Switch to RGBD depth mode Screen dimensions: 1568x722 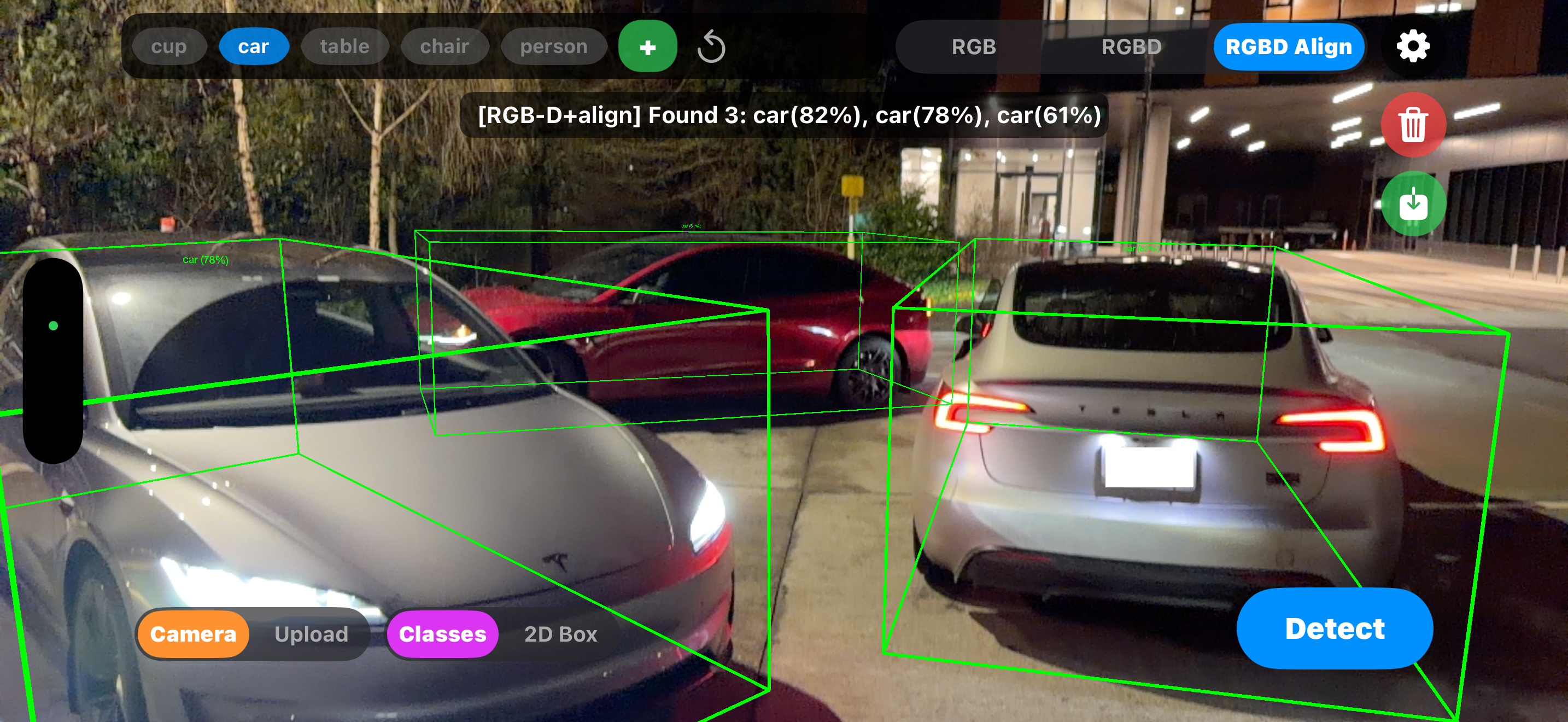[x=1132, y=46]
